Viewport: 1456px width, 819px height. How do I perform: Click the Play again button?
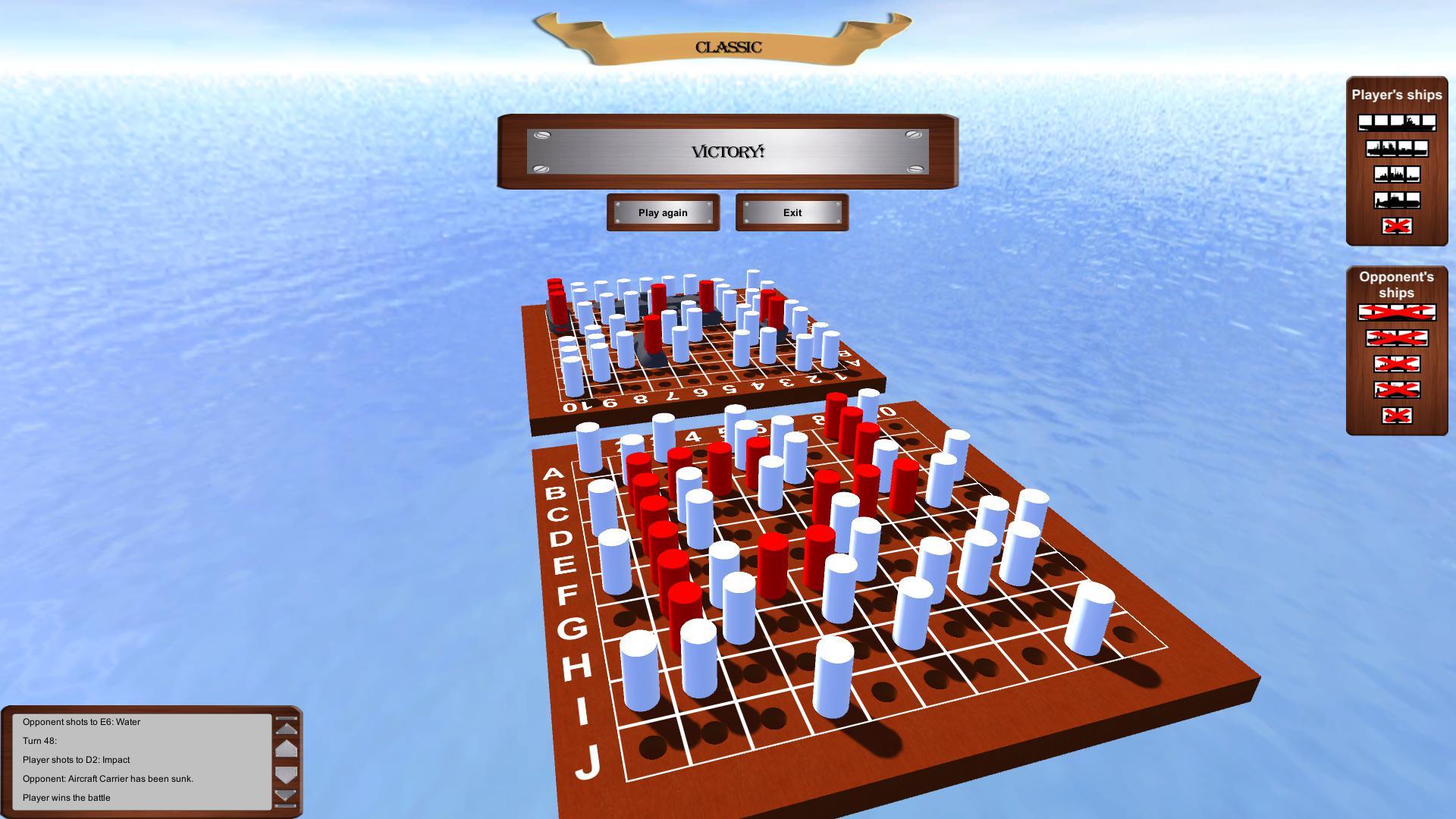coord(663,212)
